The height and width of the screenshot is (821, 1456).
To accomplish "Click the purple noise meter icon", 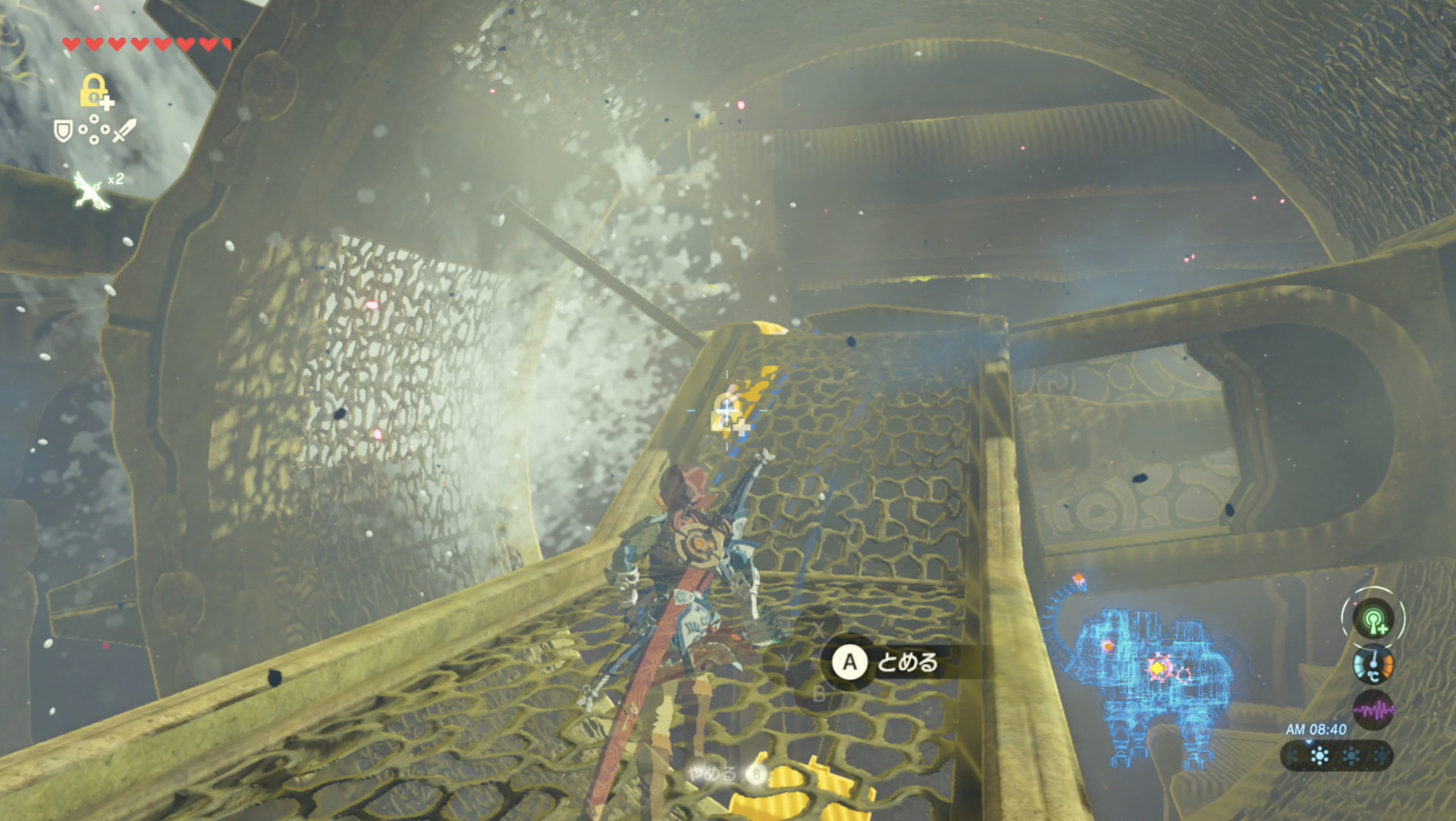I will pyautogui.click(x=1373, y=710).
